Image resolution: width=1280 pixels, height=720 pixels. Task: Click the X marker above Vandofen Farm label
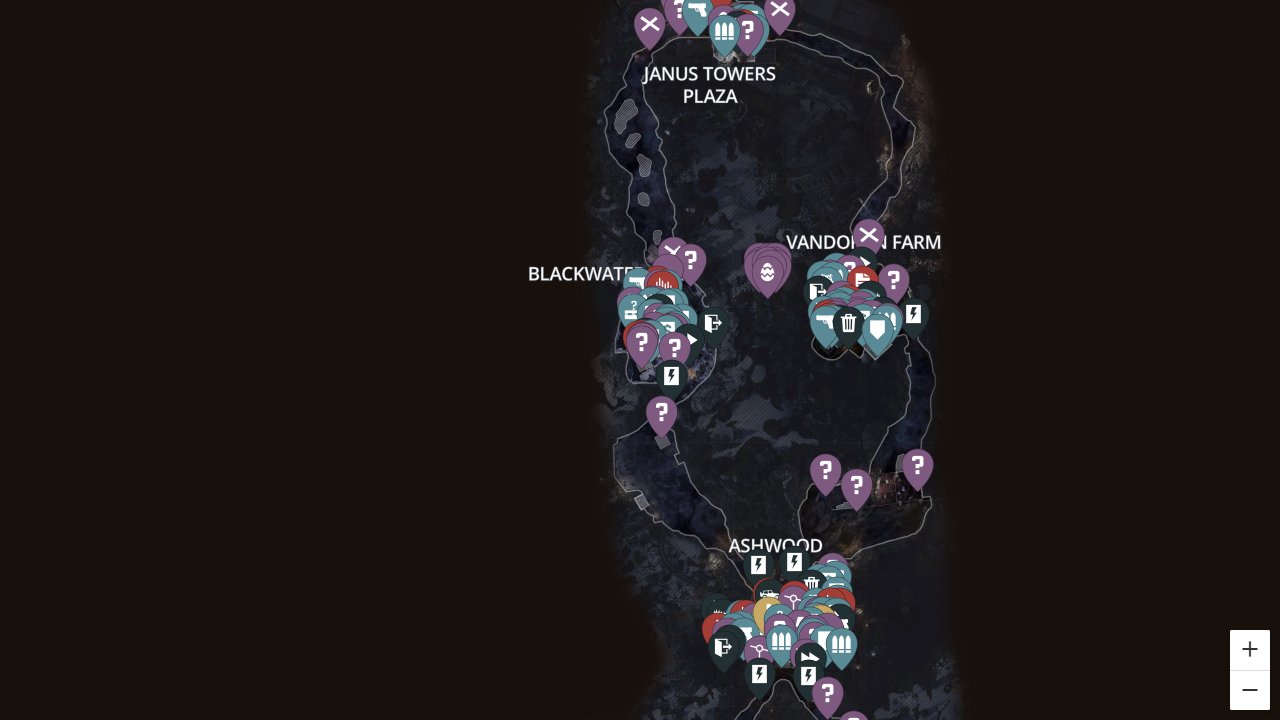[x=867, y=235]
